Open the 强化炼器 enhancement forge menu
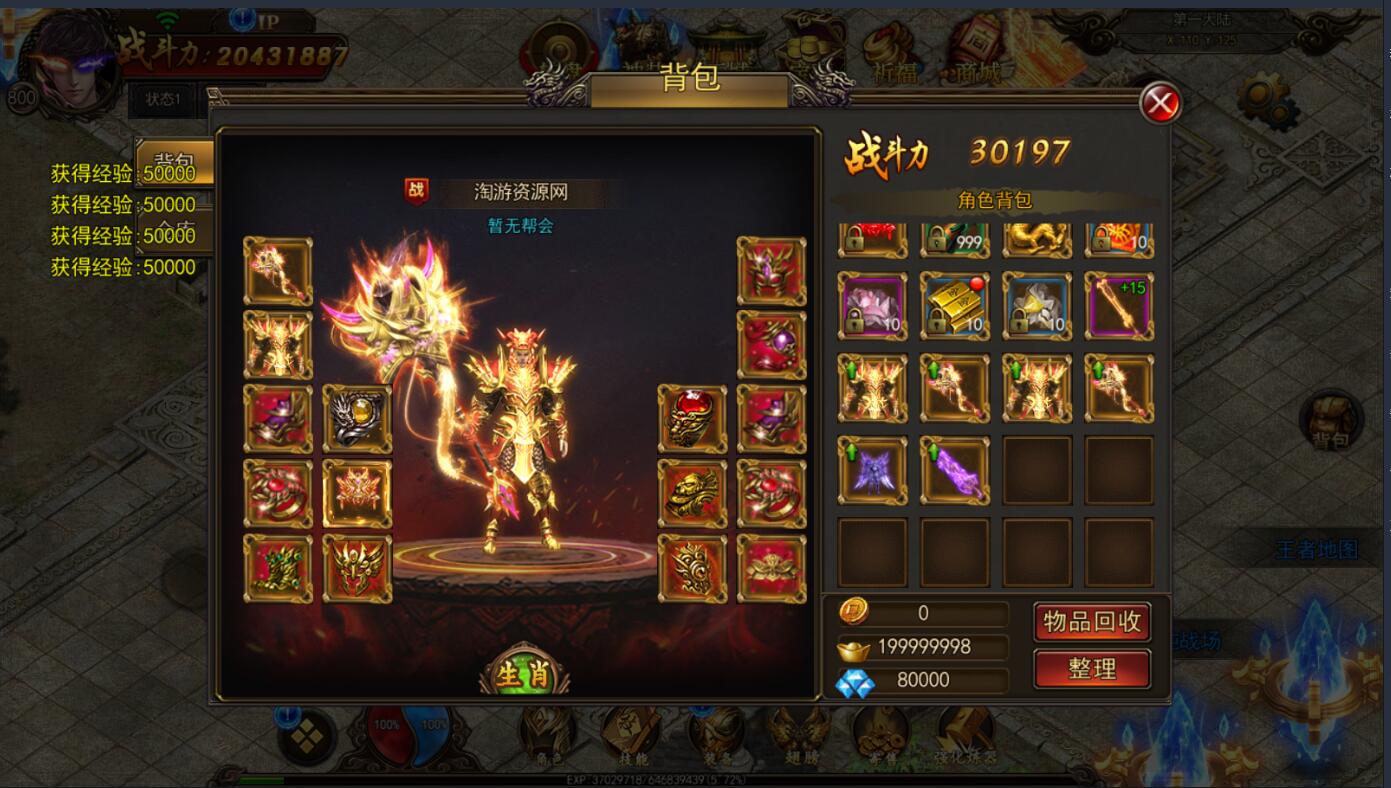The height and width of the screenshot is (788, 1391). coord(964,735)
